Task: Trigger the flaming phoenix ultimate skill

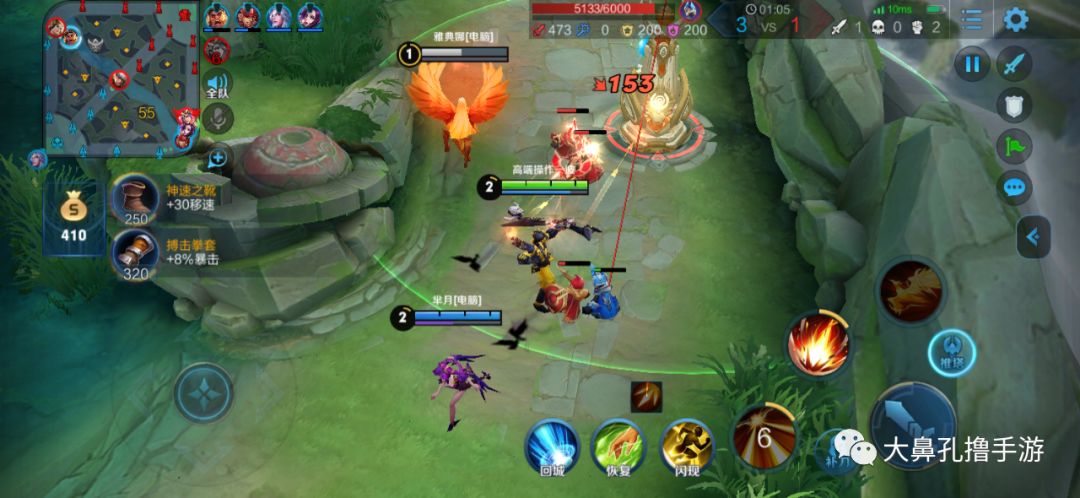Action: [x=911, y=290]
